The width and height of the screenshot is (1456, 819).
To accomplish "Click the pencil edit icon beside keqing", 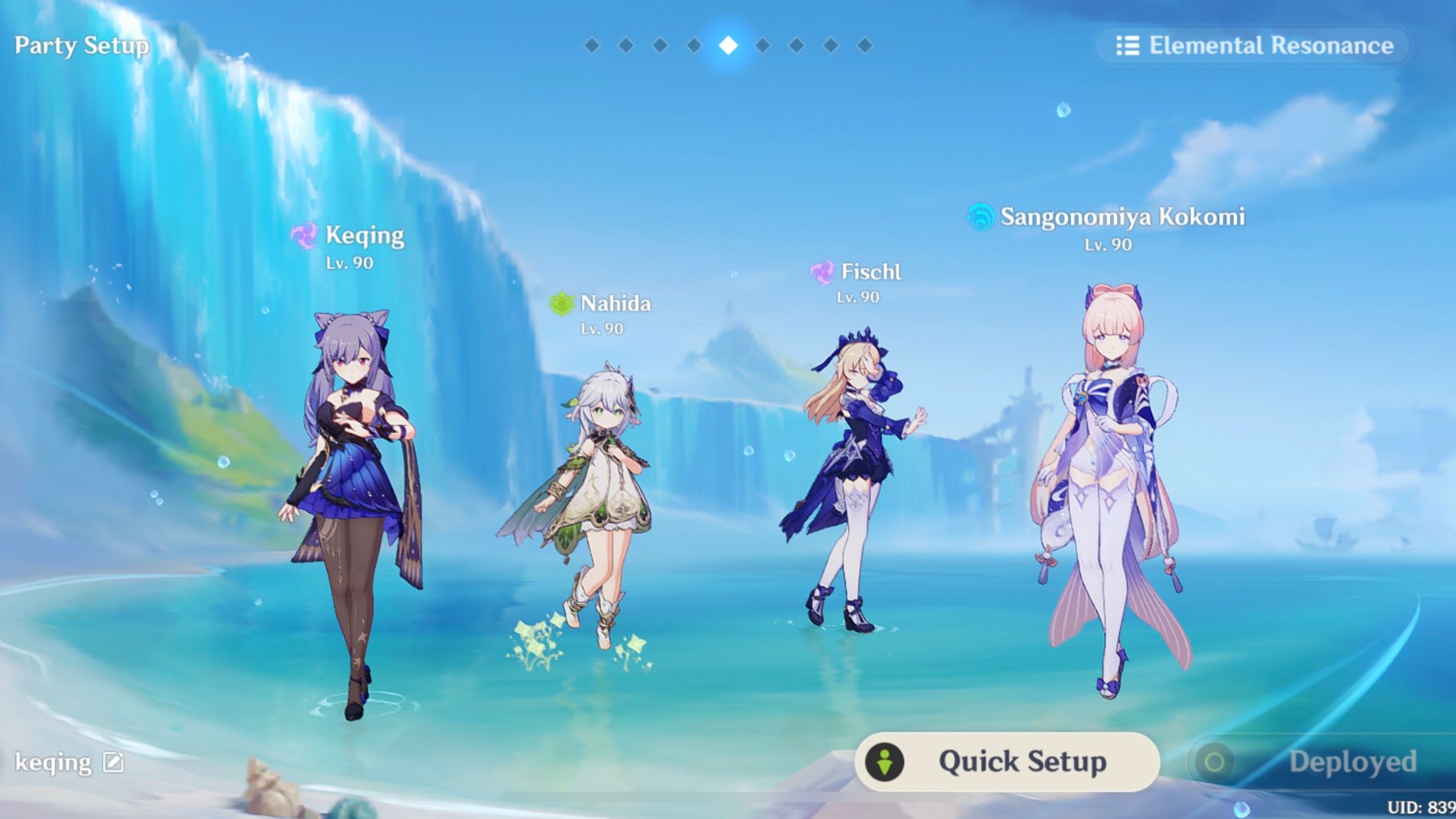I will [x=112, y=763].
